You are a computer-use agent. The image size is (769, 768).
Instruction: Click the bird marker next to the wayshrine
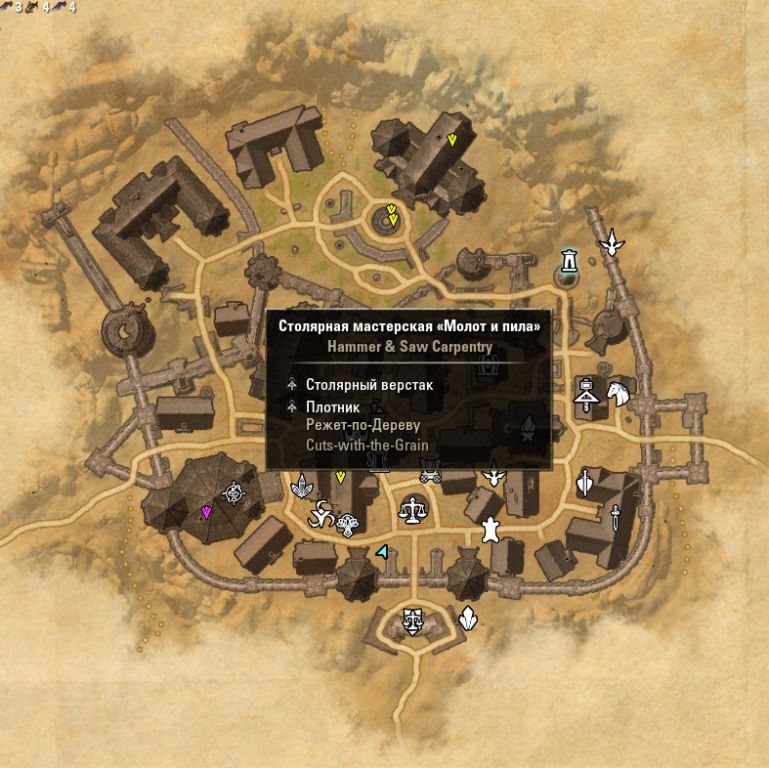tap(610, 243)
